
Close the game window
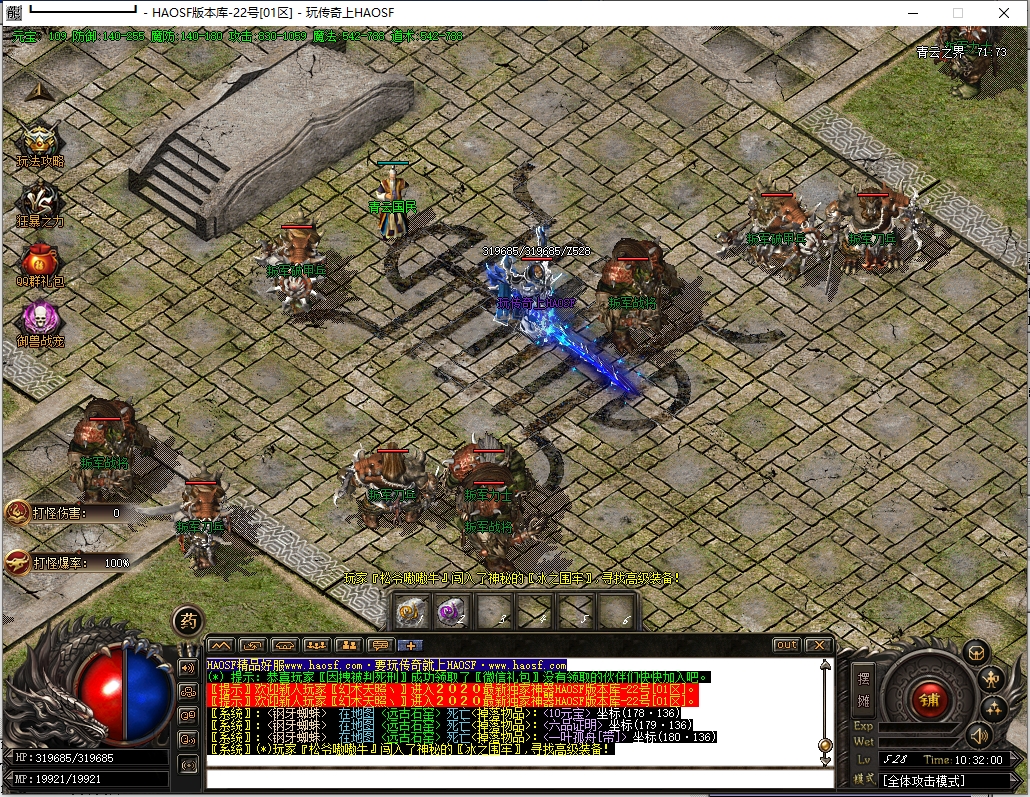coord(1003,13)
